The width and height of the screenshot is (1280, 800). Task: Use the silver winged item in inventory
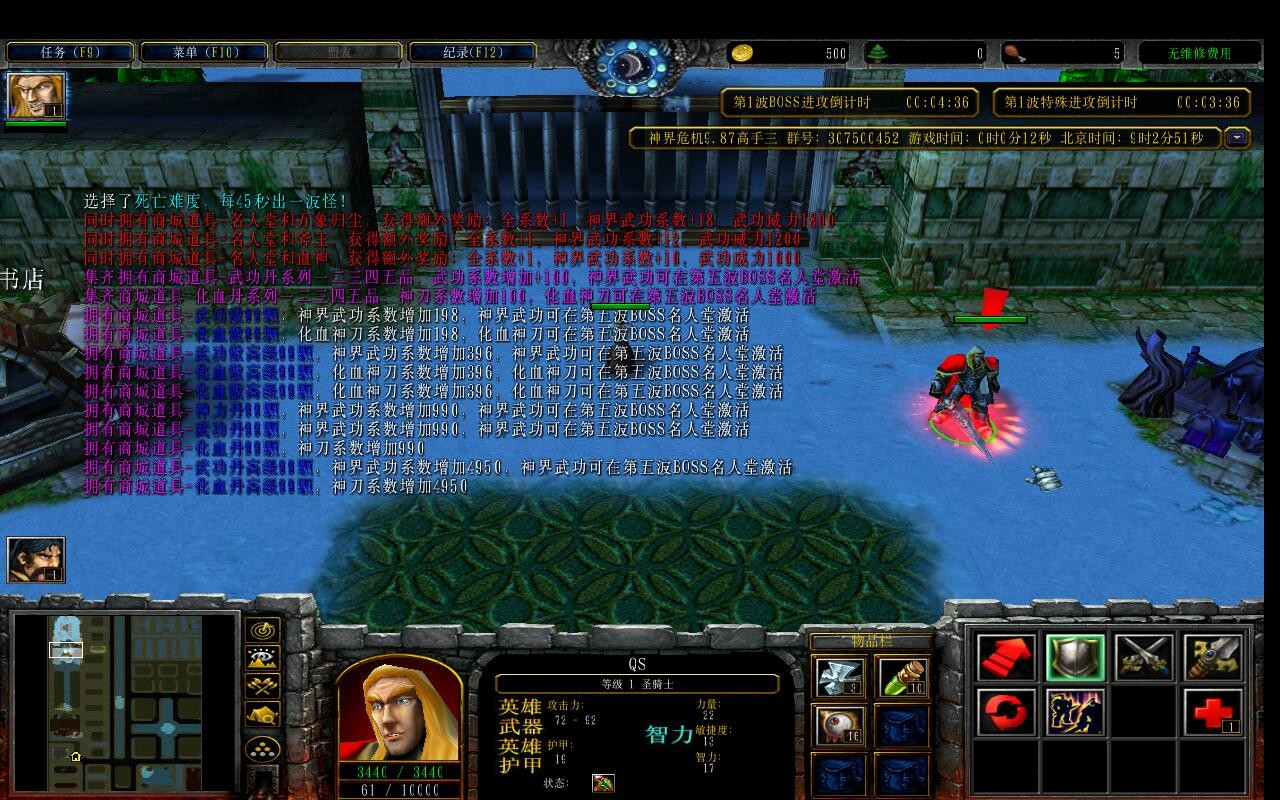pyautogui.click(x=838, y=677)
